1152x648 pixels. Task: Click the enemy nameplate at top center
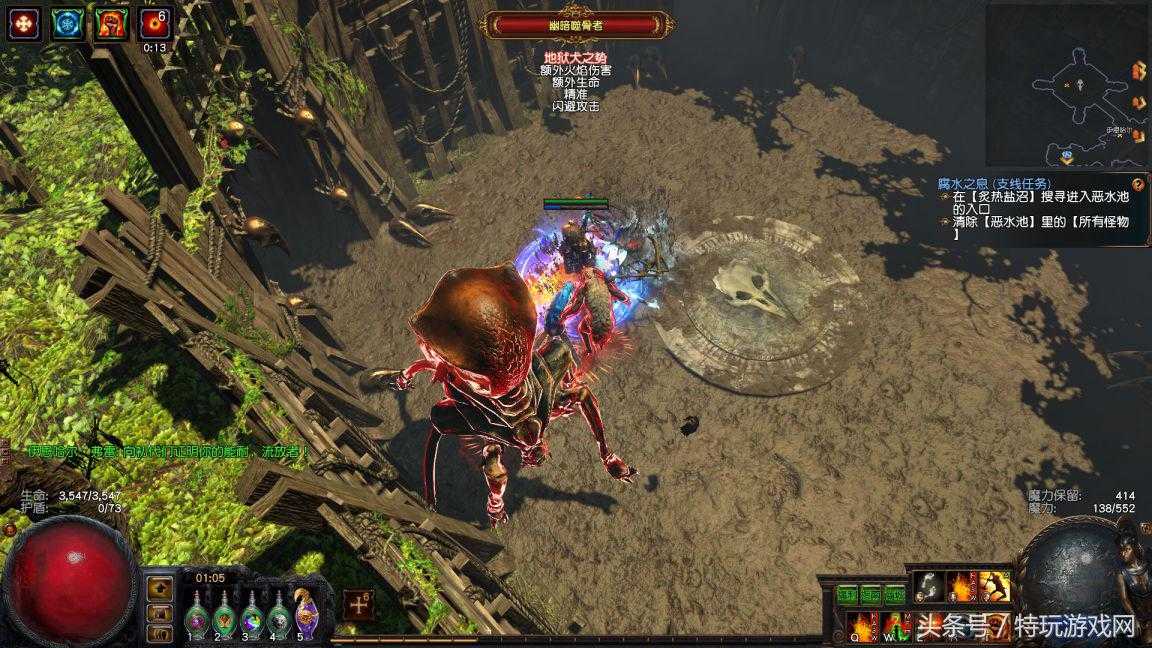[x=575, y=25]
